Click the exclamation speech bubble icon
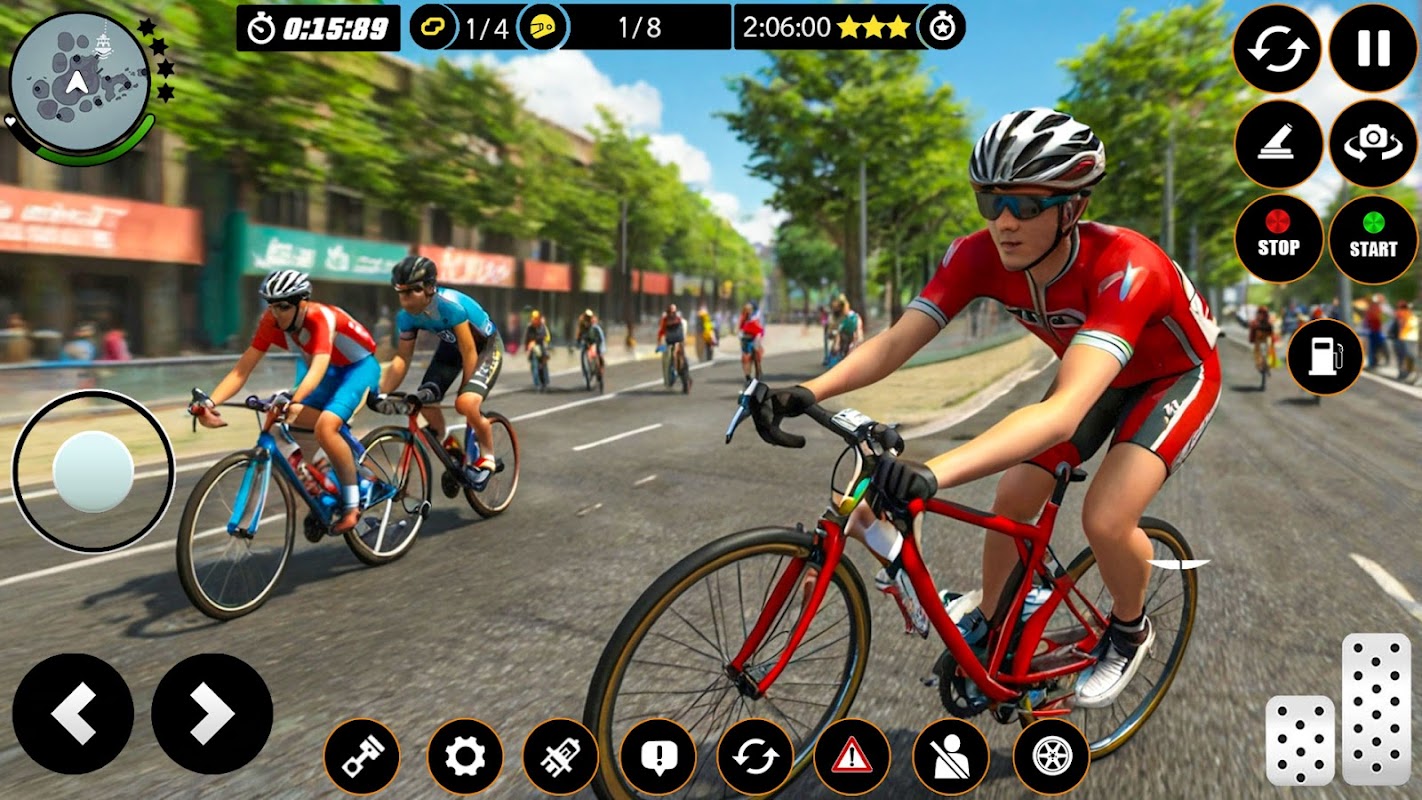The image size is (1422, 800). (657, 757)
